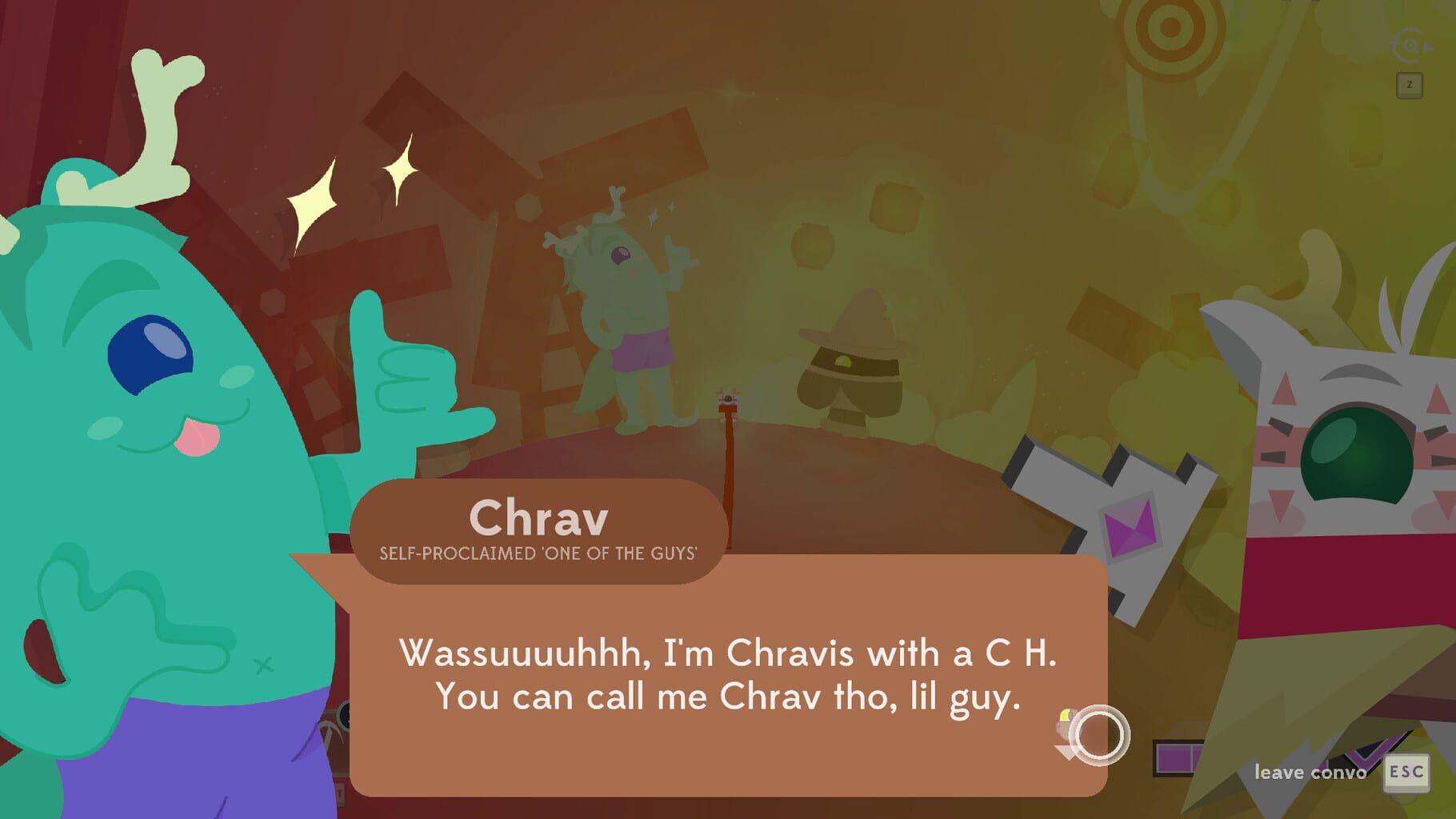
Task: Click the ESC key icon next to leave convo
Action: point(1408,773)
